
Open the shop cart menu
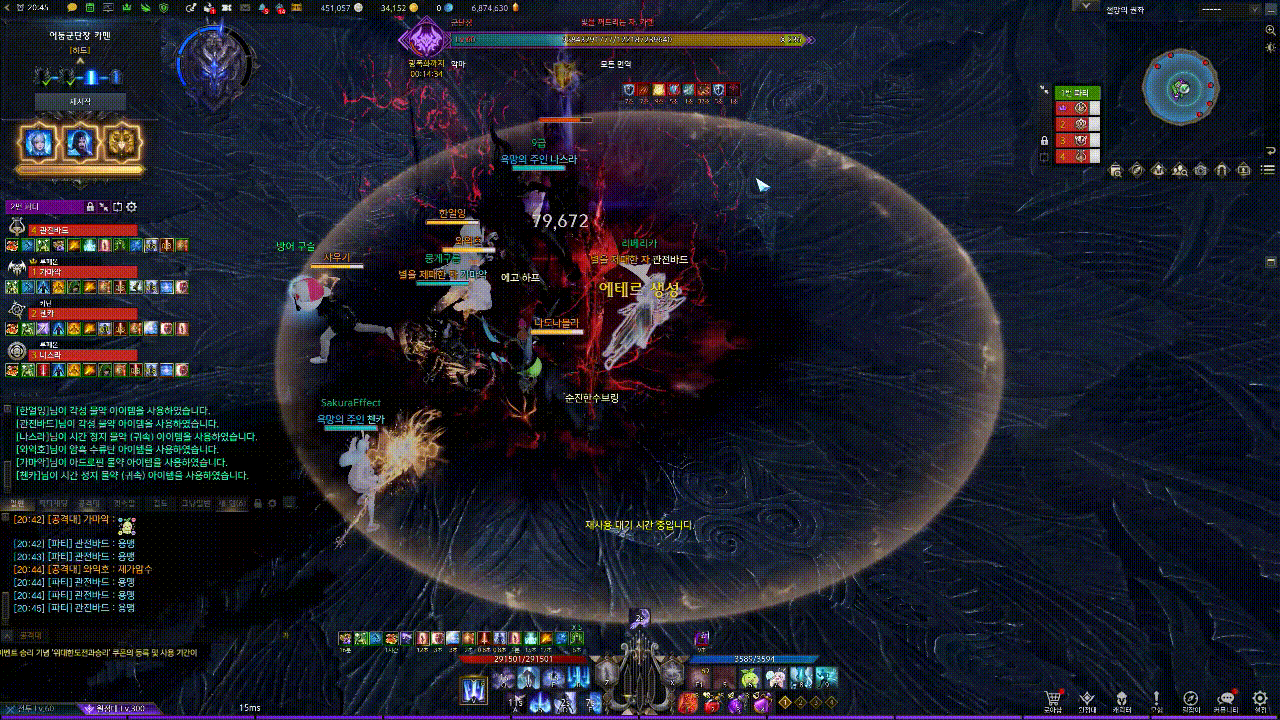point(1052,699)
